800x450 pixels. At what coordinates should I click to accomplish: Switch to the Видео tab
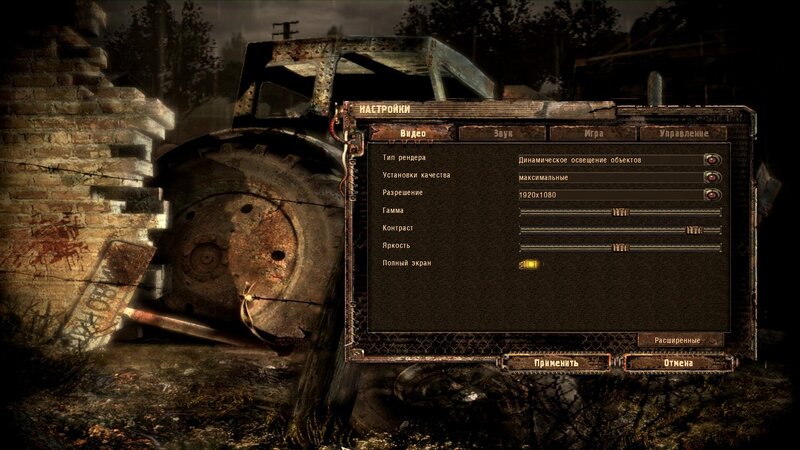pos(412,133)
